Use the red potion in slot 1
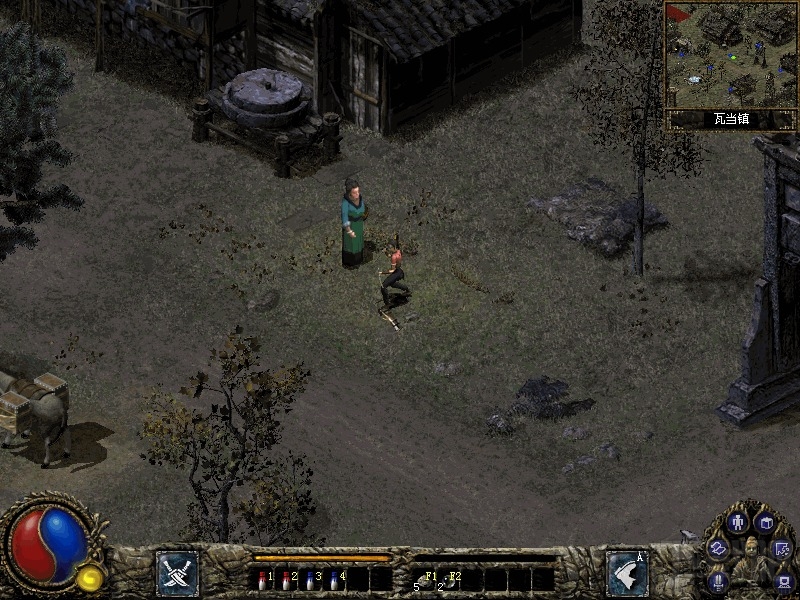The image size is (800, 600). 262,578
